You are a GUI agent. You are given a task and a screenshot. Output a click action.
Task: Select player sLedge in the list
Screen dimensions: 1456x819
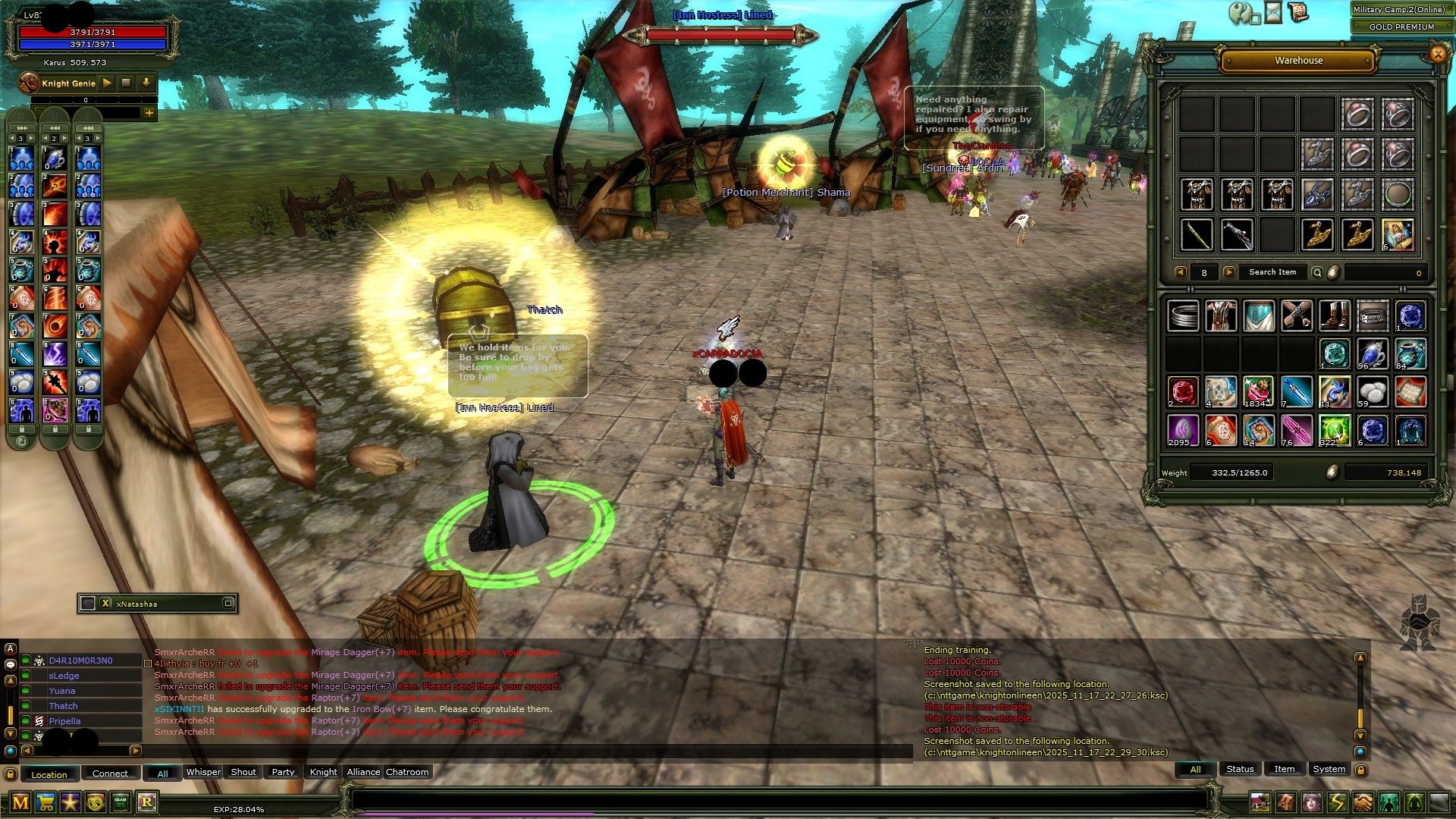tap(64, 676)
